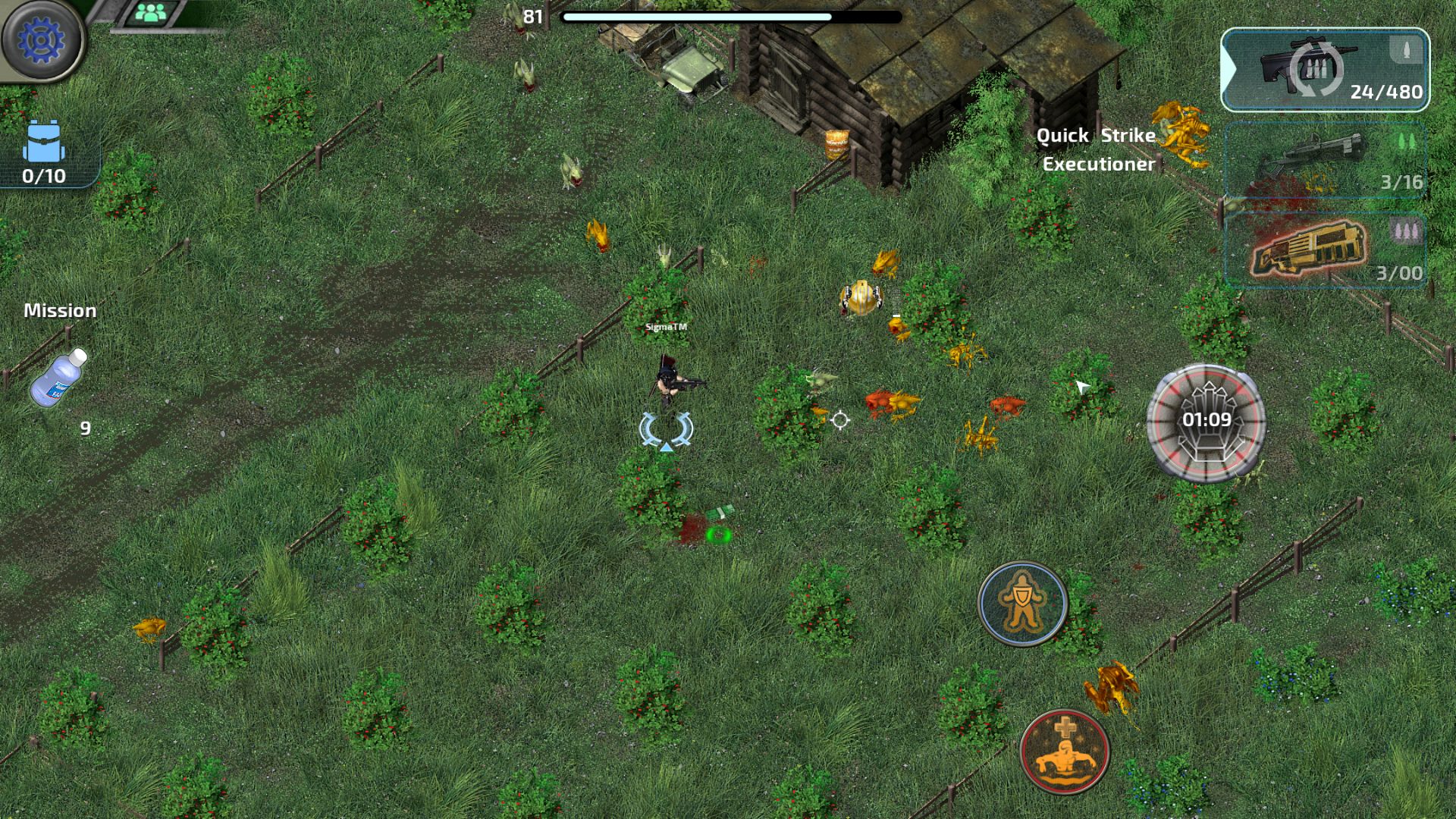Activate the armor shield ability
The width and height of the screenshot is (1456, 819).
point(1022,603)
